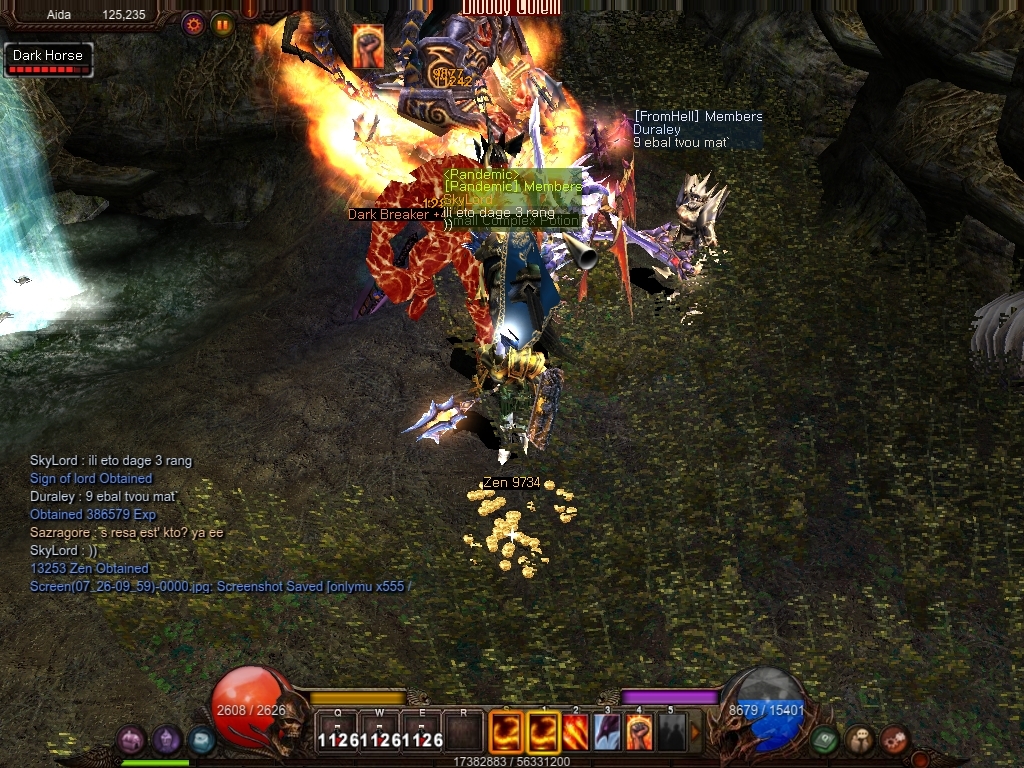Click the second purple round menu button
Viewport: 1024px width, 768px height.
click(167, 740)
